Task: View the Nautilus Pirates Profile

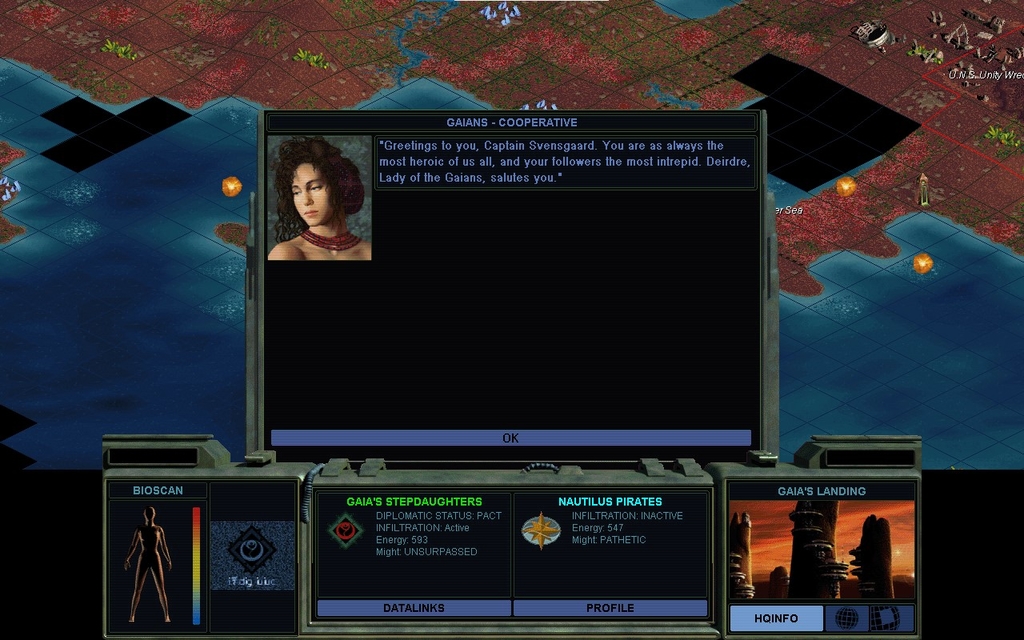Action: (610, 608)
